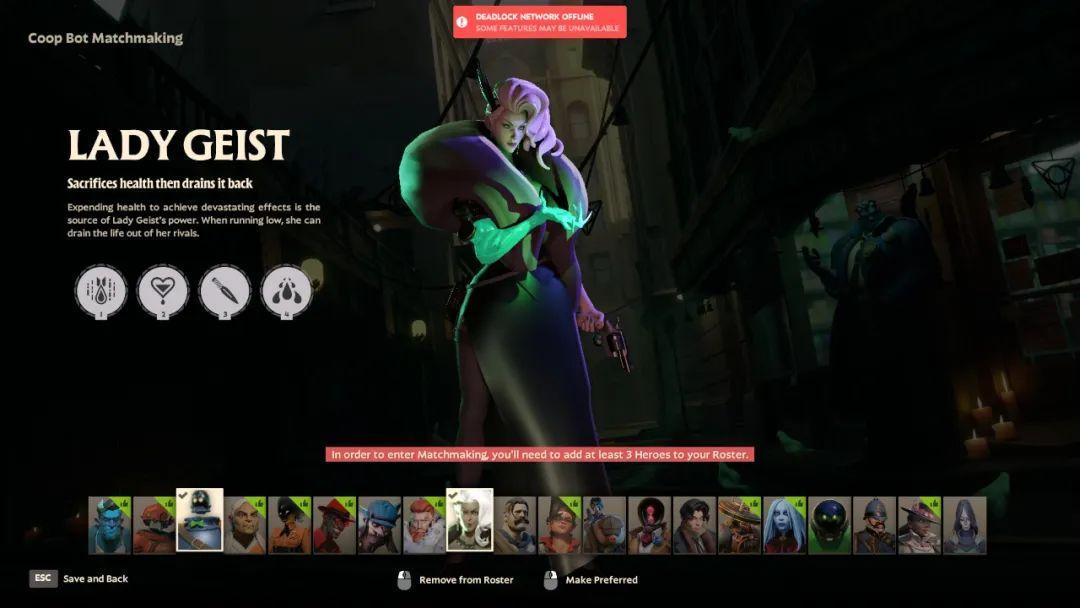Pick masked Haze hero portrait

click(289, 525)
